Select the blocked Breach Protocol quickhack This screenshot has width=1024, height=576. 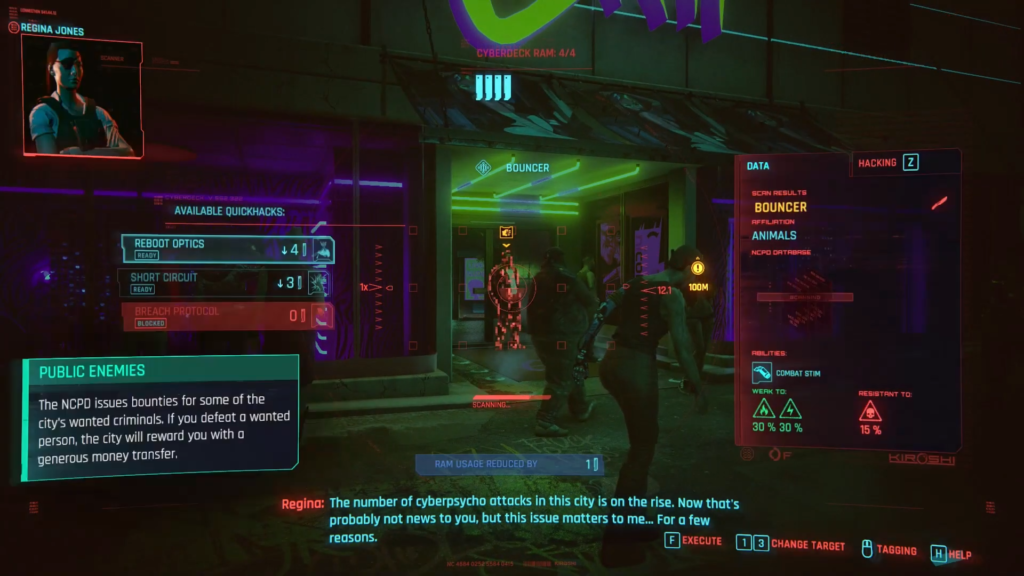227,316
